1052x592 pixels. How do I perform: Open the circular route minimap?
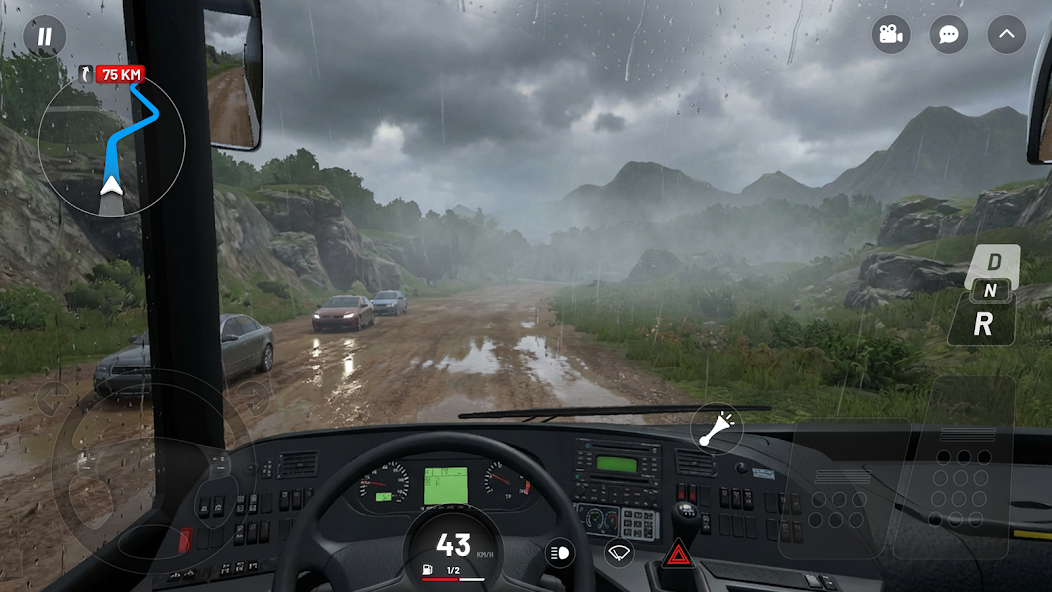coord(111,143)
